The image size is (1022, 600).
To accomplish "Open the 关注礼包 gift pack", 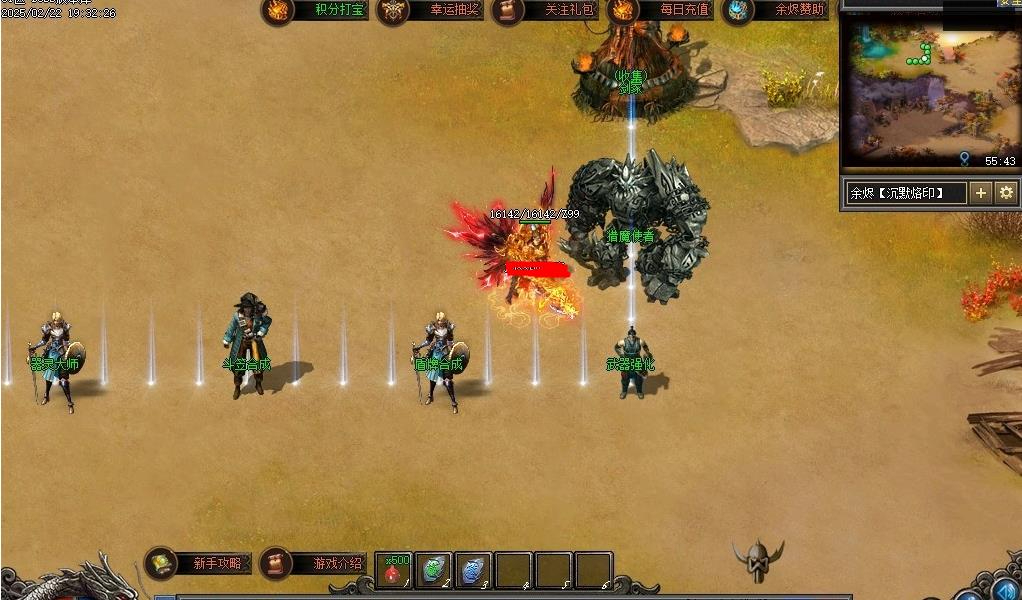I will [546, 11].
